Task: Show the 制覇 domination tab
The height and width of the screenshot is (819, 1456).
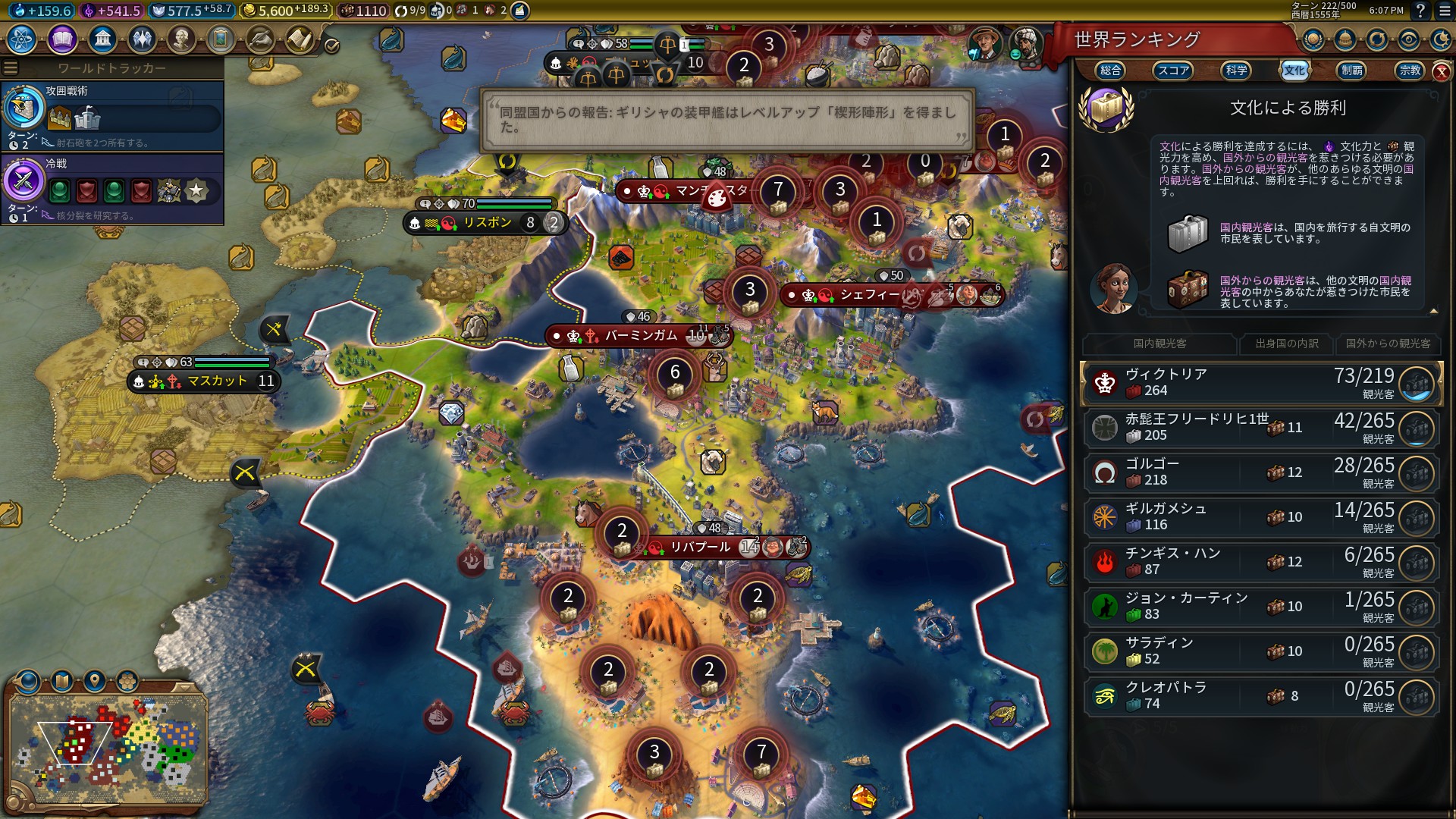Action: pos(1351,71)
